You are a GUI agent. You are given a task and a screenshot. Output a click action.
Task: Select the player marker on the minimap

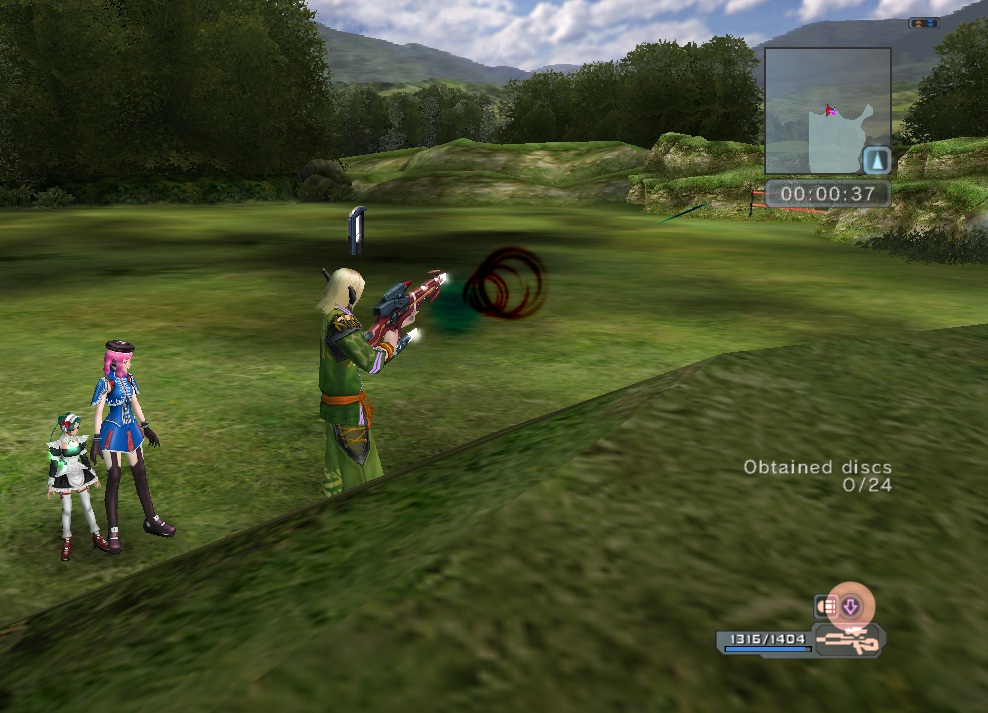[x=829, y=110]
